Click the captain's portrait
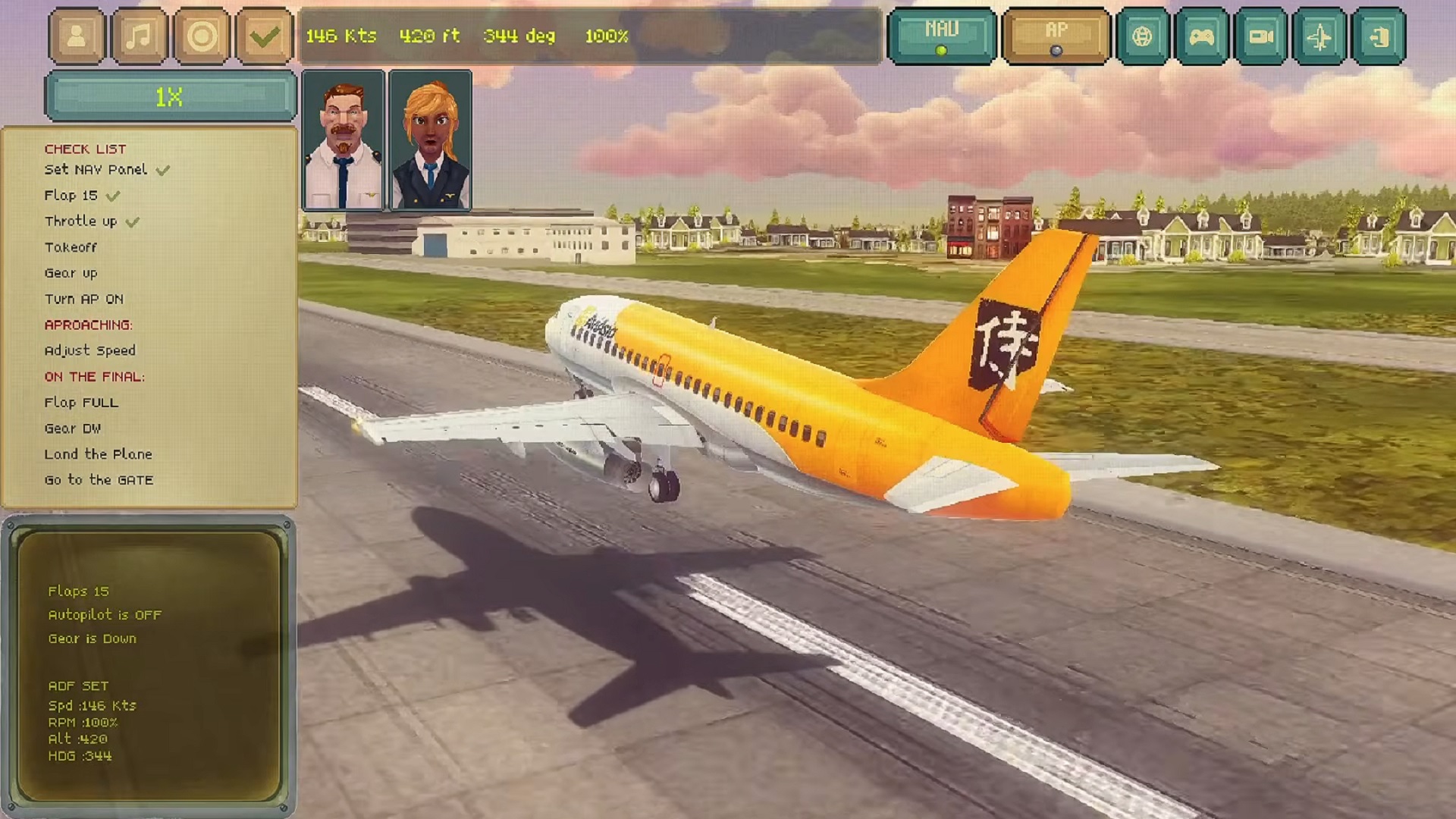 coord(344,139)
